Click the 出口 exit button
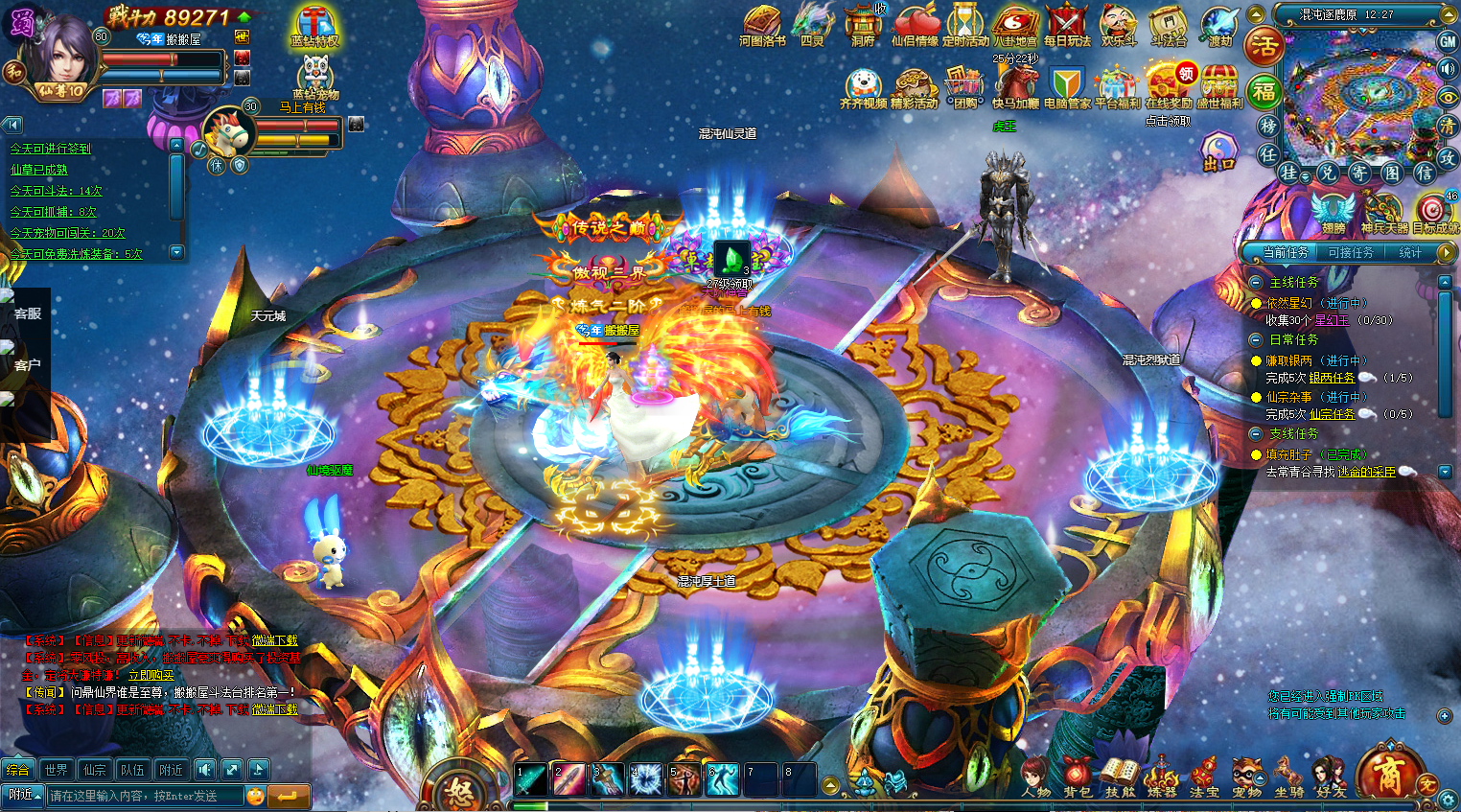 click(x=1218, y=153)
